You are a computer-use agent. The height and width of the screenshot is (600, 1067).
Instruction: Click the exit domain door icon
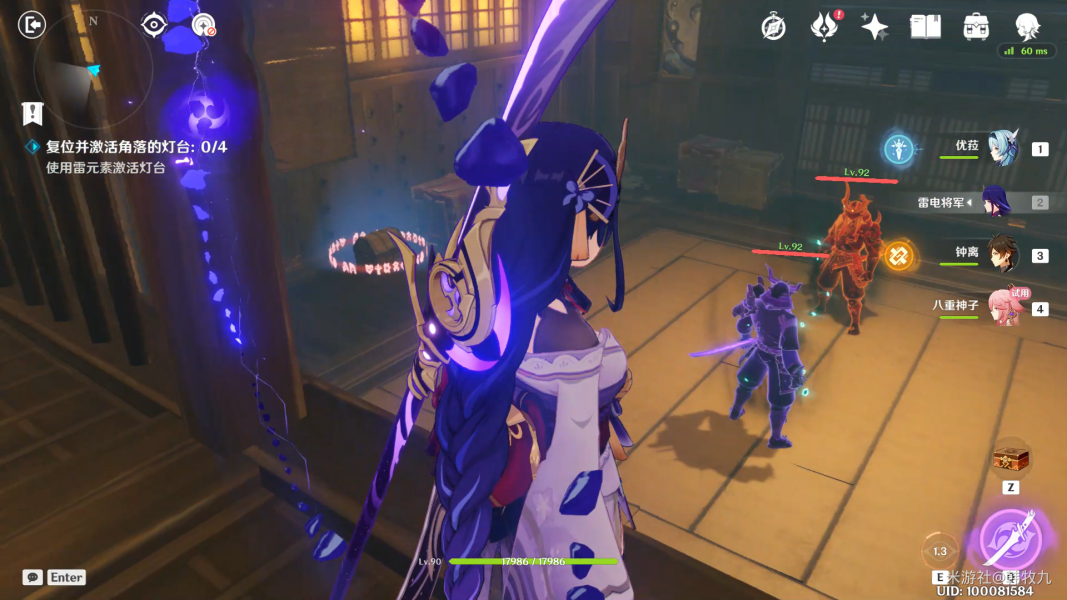point(33,25)
